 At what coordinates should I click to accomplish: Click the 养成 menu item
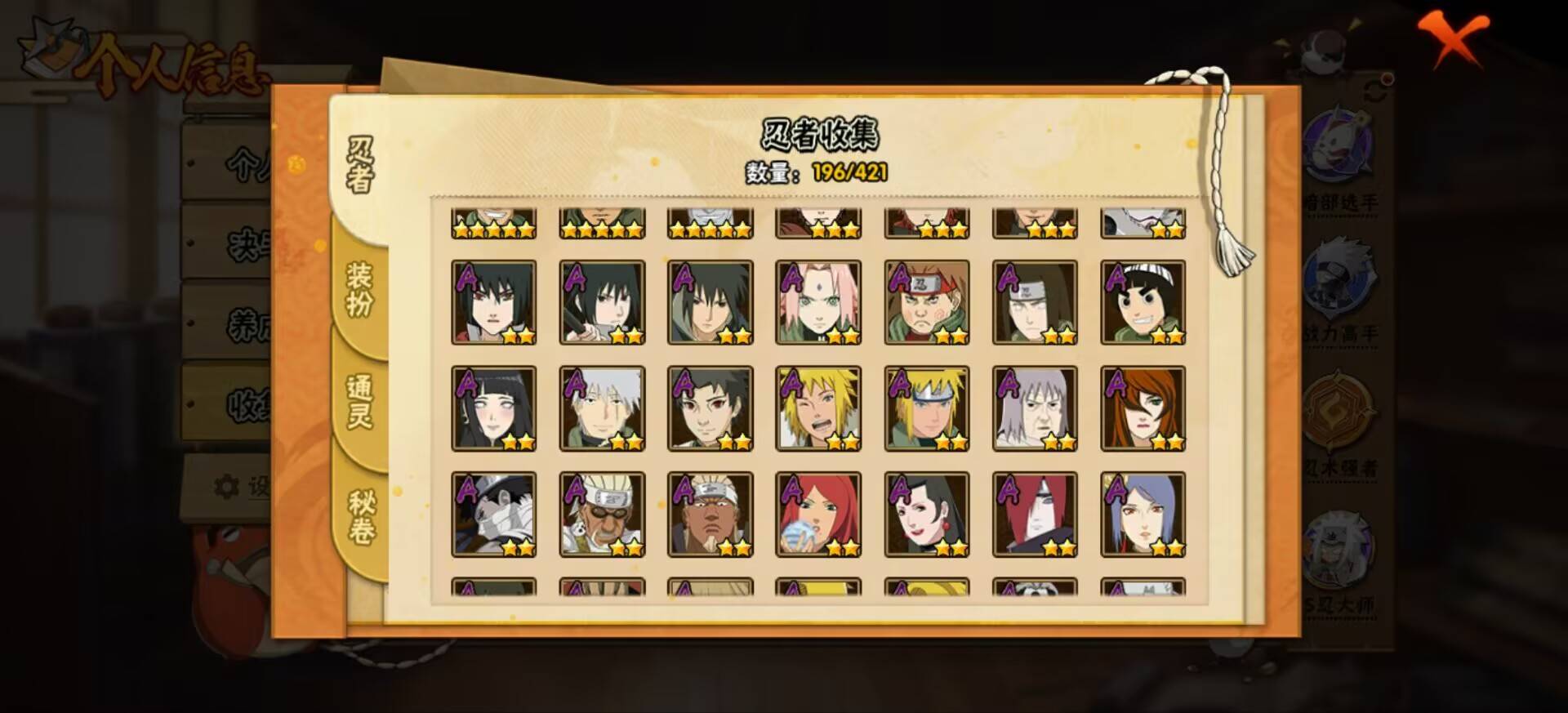click(247, 322)
